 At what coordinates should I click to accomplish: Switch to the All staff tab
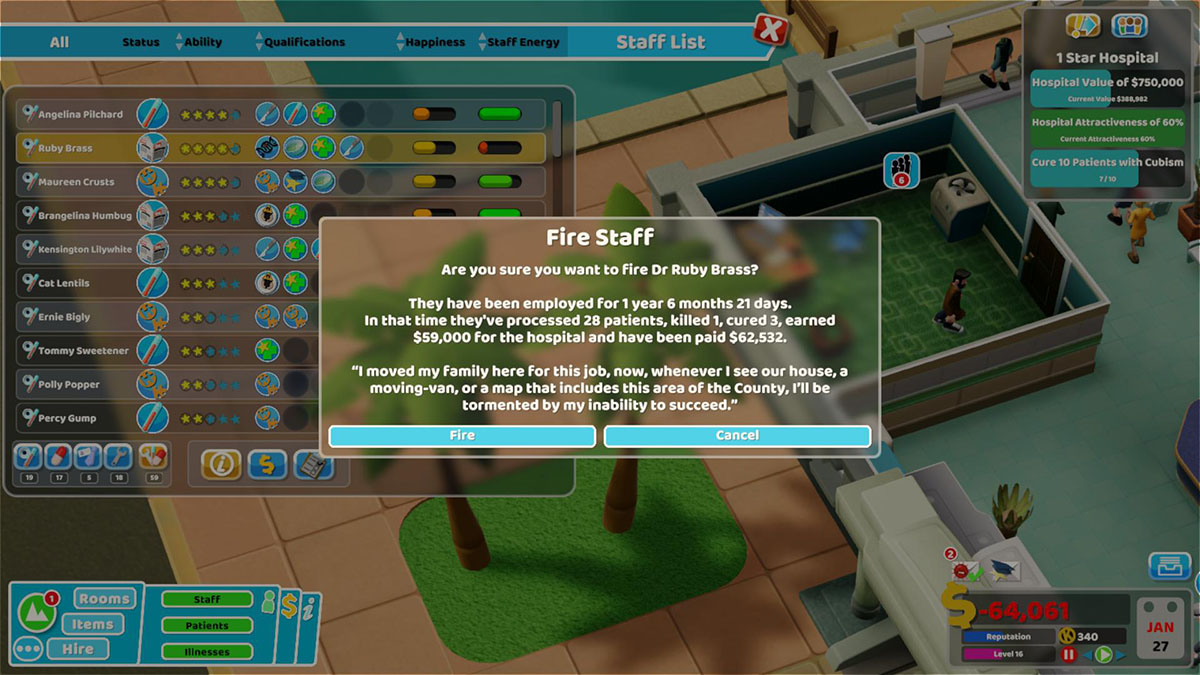pos(60,42)
